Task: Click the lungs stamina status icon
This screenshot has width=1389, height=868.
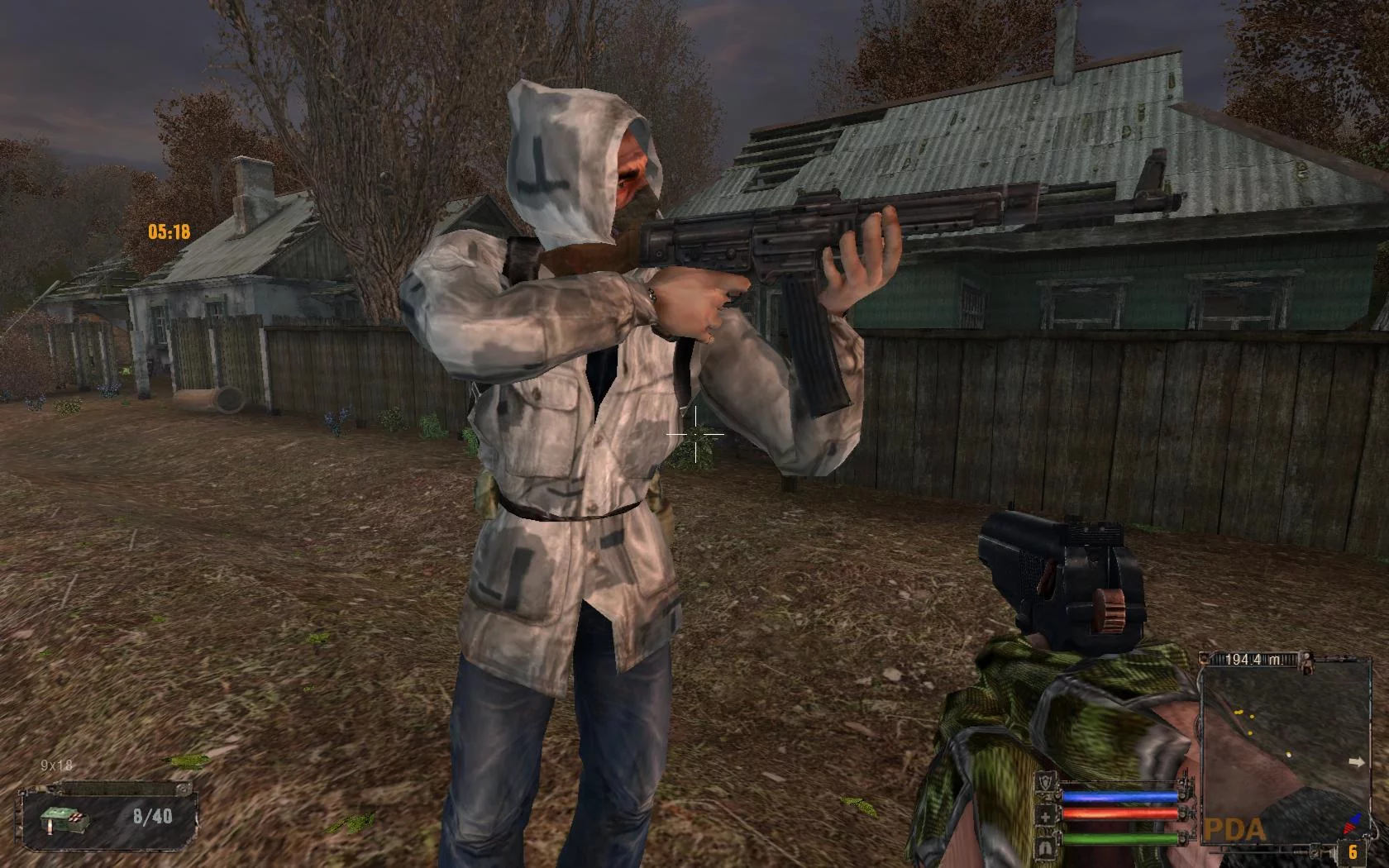Action: click(x=1047, y=847)
